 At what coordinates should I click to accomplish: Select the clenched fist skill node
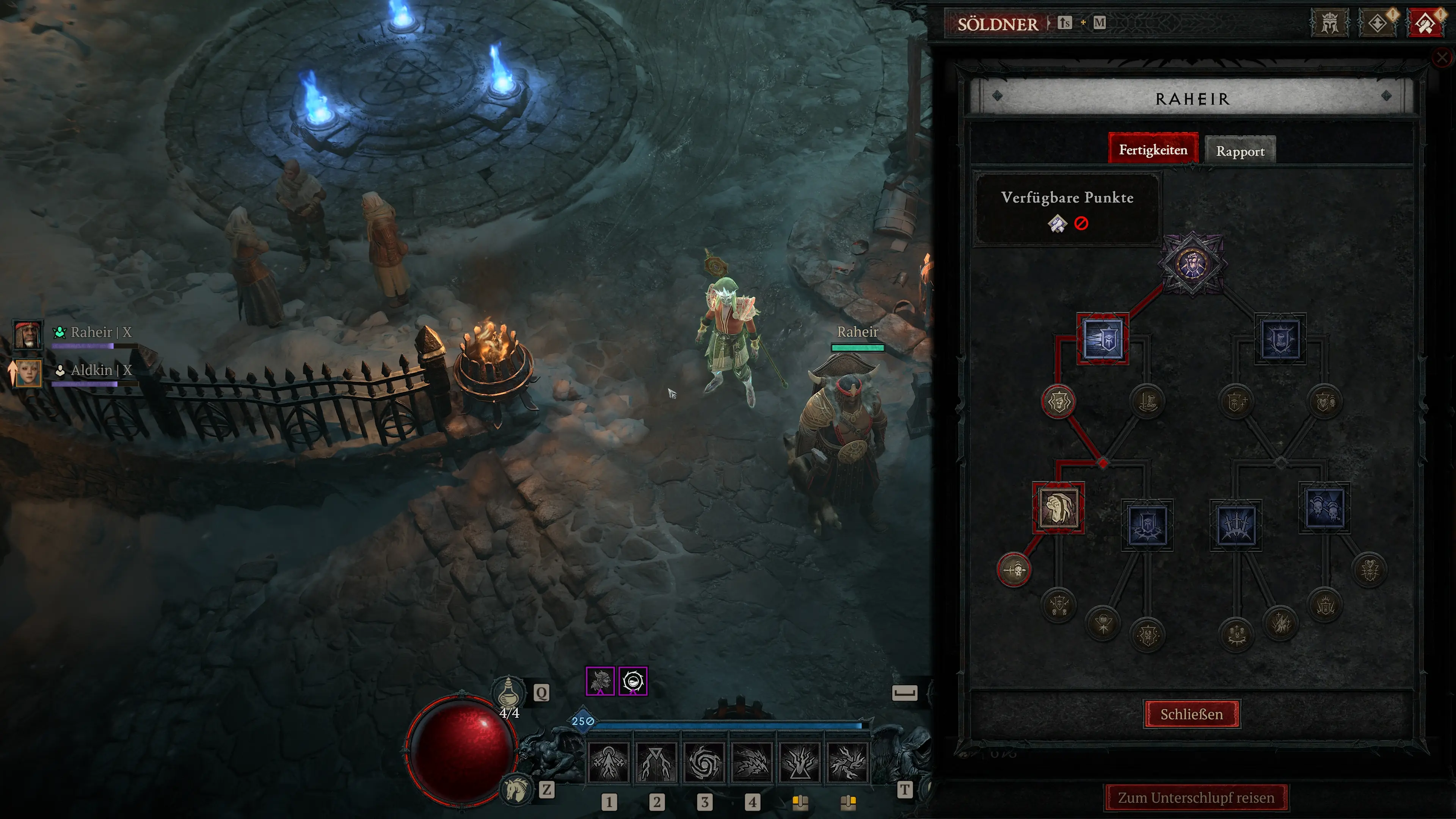tap(1058, 508)
